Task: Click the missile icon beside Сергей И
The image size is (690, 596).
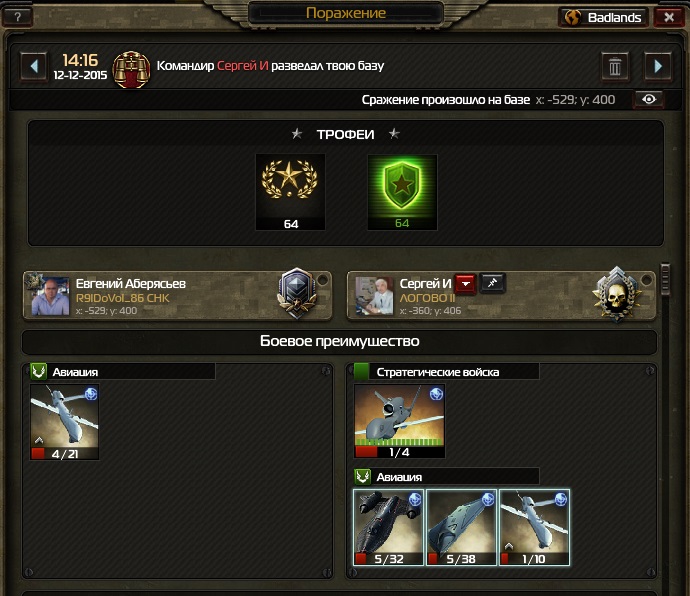Action: coord(492,284)
